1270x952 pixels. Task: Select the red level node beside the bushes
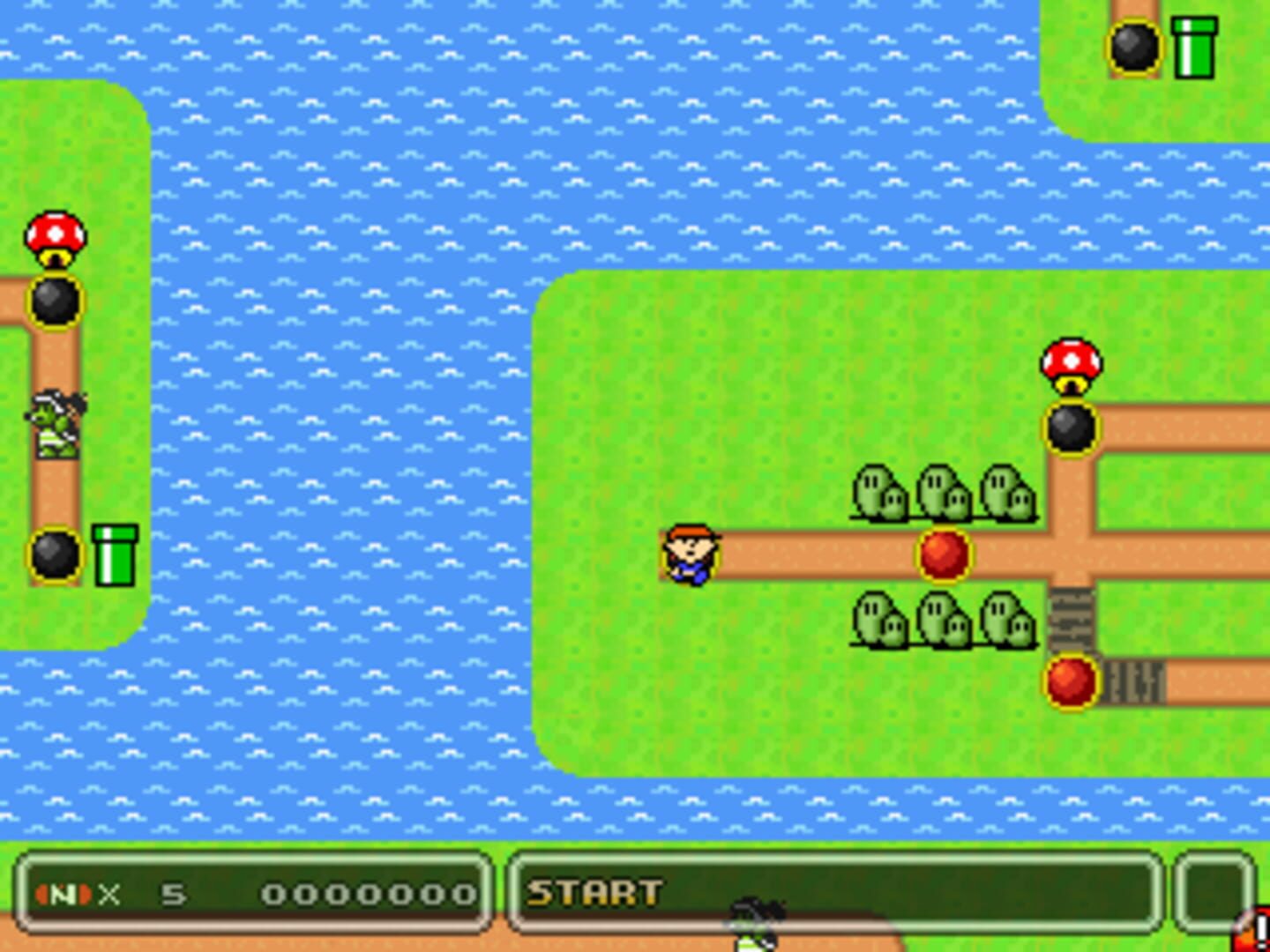(x=945, y=554)
